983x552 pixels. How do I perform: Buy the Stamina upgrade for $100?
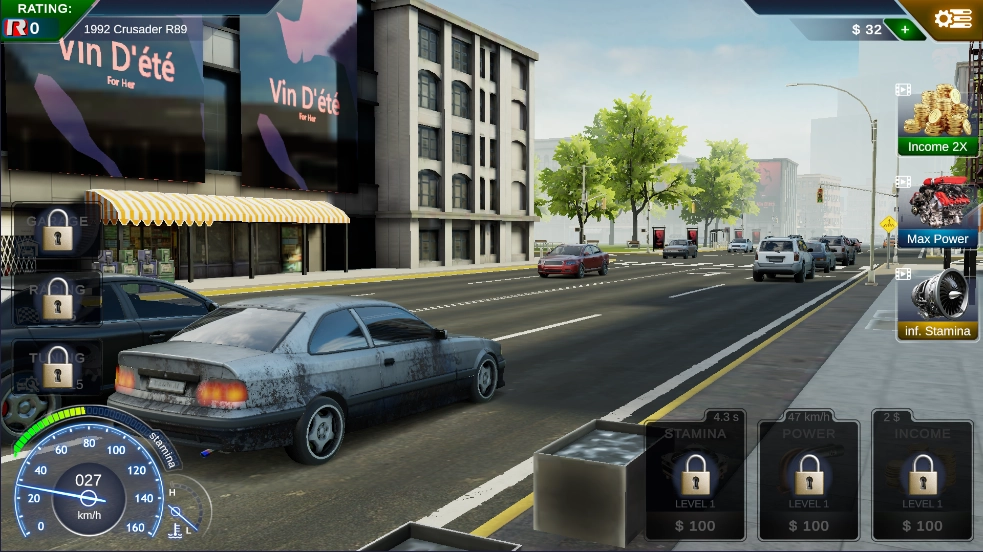click(x=695, y=480)
